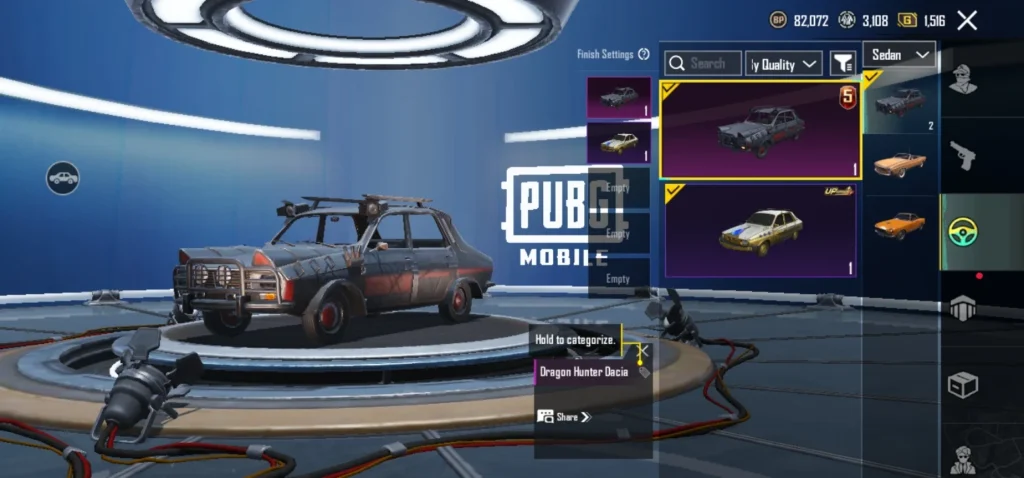Show Finish Settings help info

click(644, 54)
